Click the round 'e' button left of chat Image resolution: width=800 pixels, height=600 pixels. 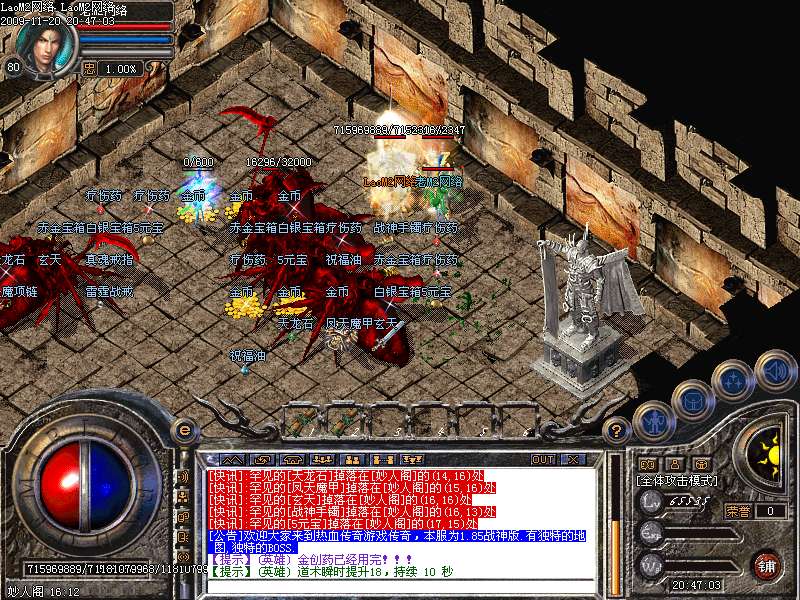(183, 430)
